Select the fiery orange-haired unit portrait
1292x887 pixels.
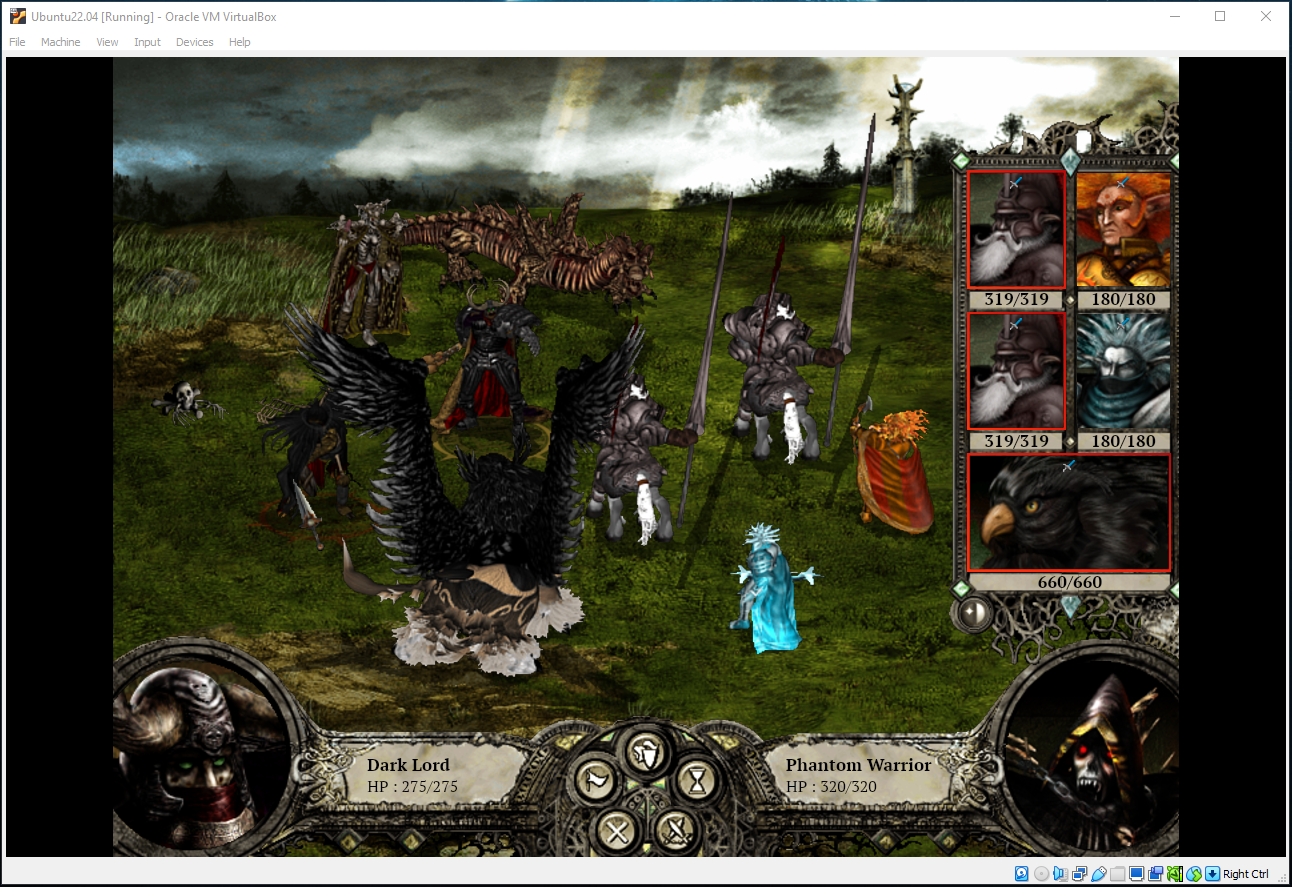click(x=1122, y=231)
